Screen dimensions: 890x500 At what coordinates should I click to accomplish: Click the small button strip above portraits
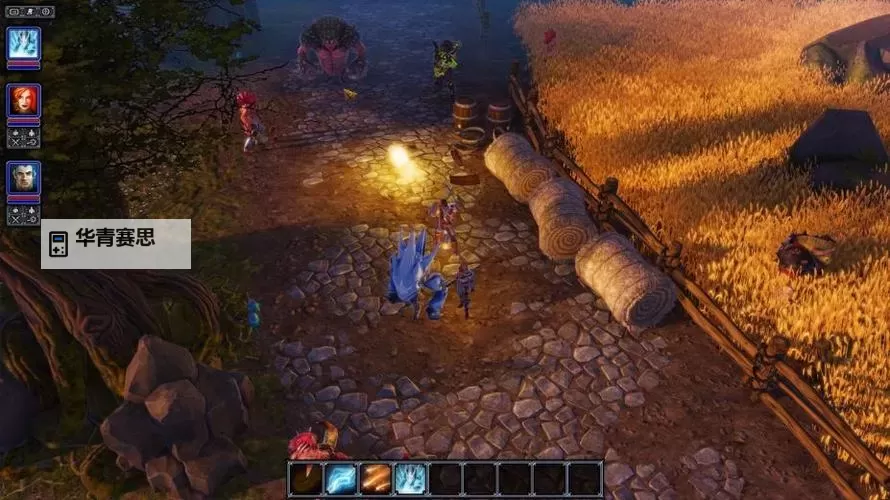[29, 11]
